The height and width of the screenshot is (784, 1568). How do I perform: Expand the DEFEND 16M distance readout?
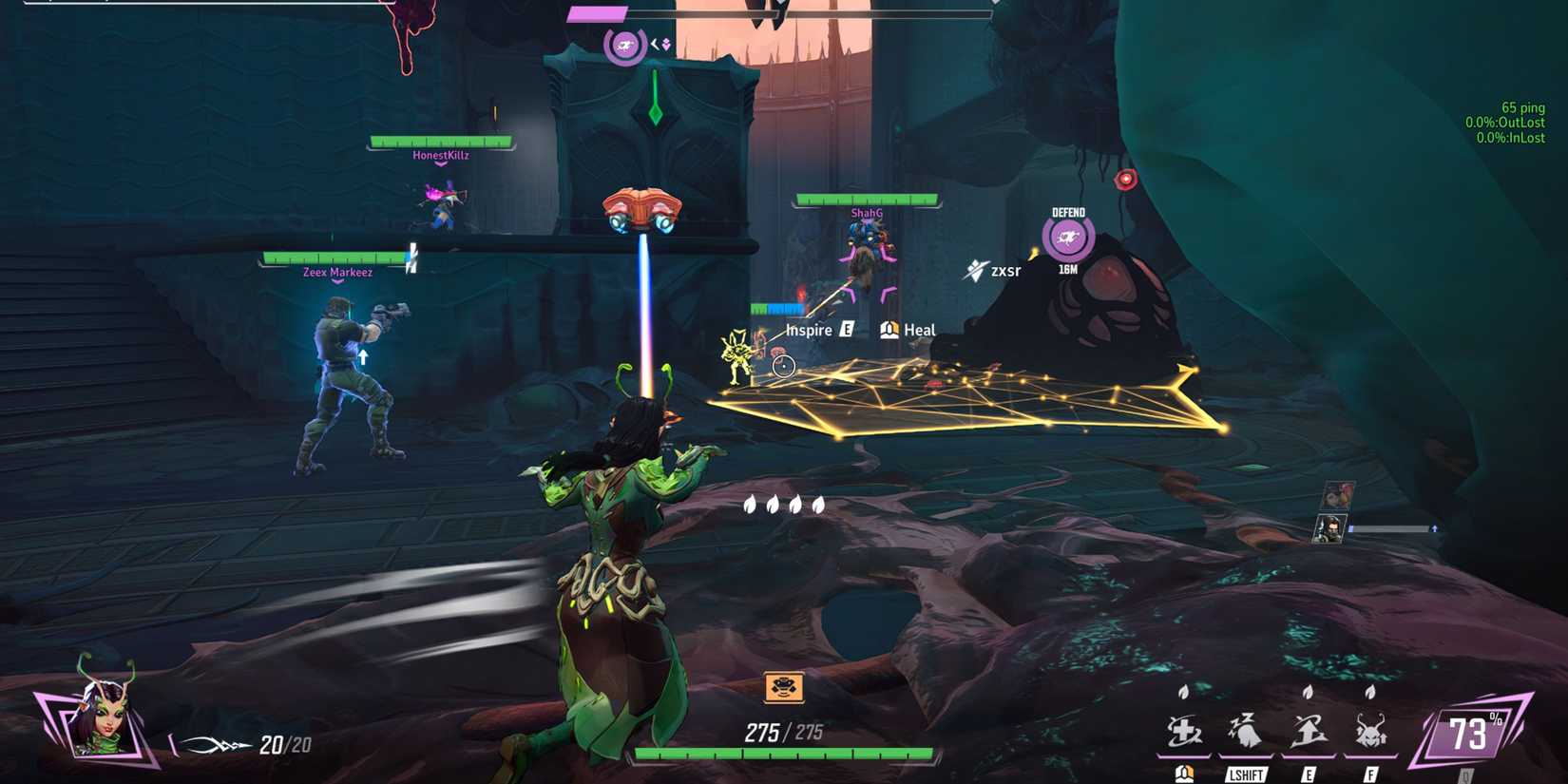click(x=1068, y=269)
